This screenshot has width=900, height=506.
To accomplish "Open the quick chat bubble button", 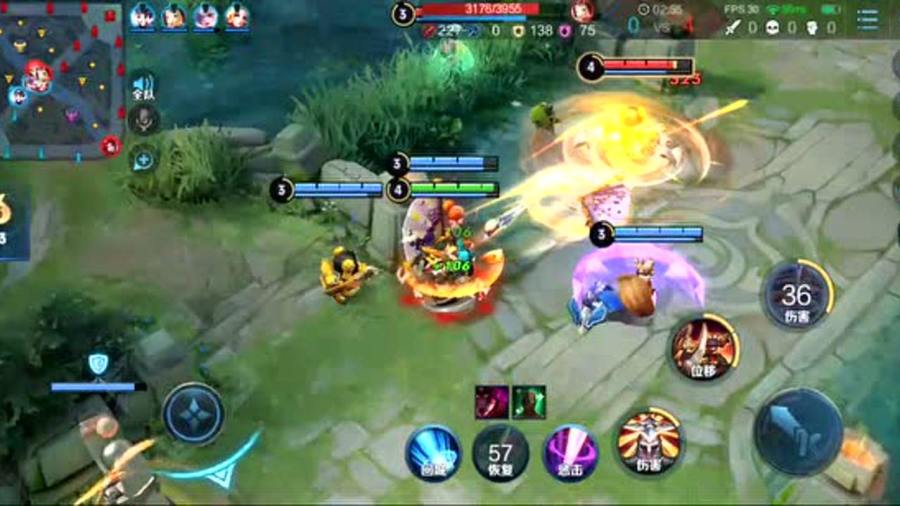I will [143, 159].
